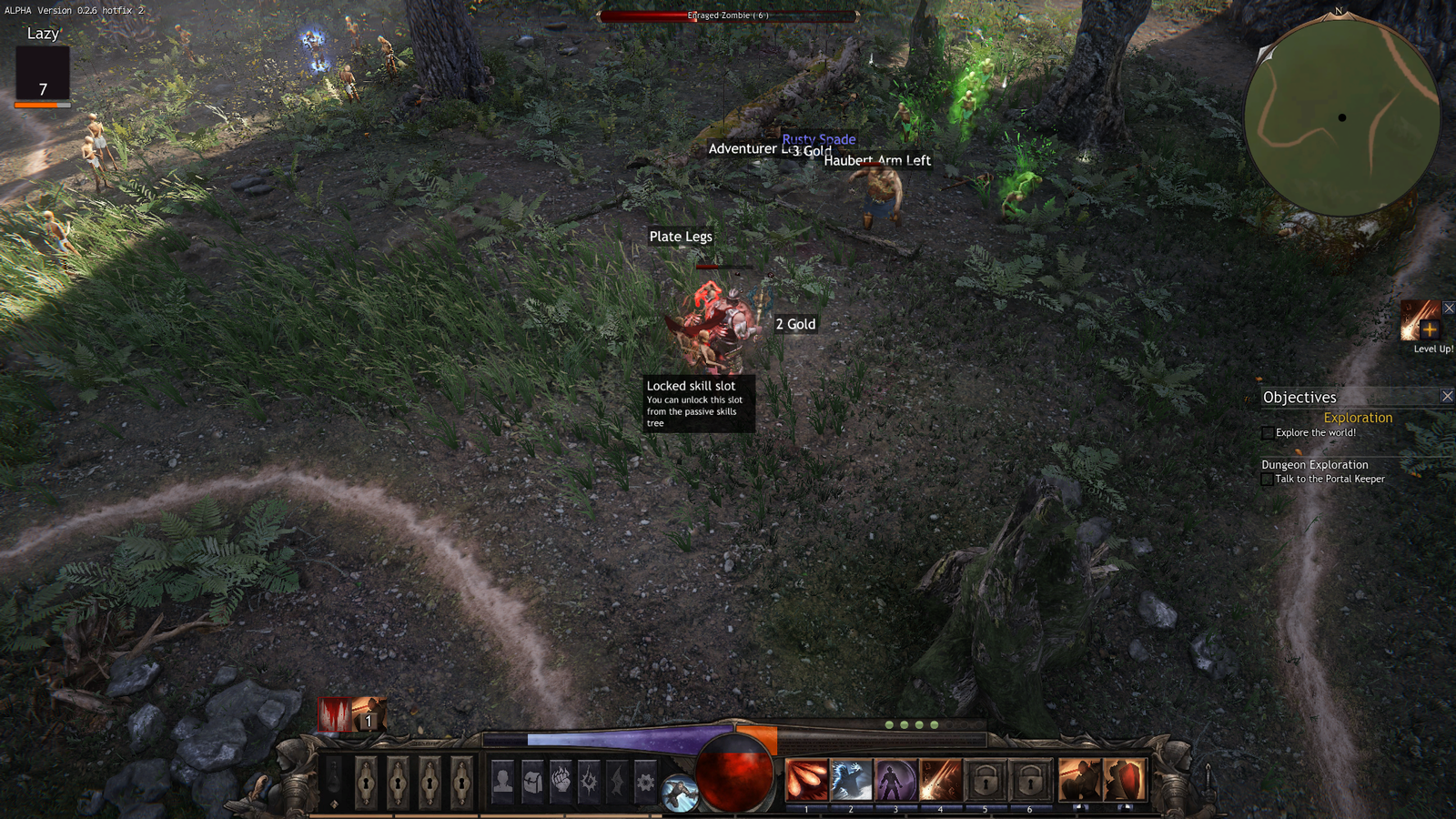Select the red shield block skill
The width and height of the screenshot is (1456, 819).
(x=1125, y=781)
